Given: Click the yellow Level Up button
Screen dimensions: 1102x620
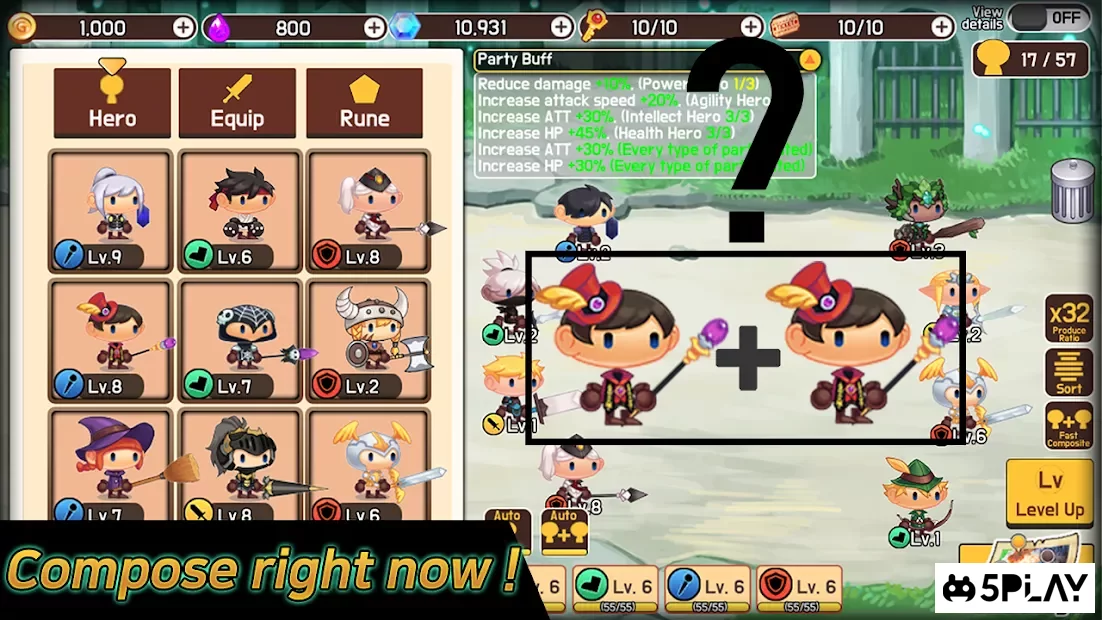Looking at the screenshot, I should [1049, 494].
